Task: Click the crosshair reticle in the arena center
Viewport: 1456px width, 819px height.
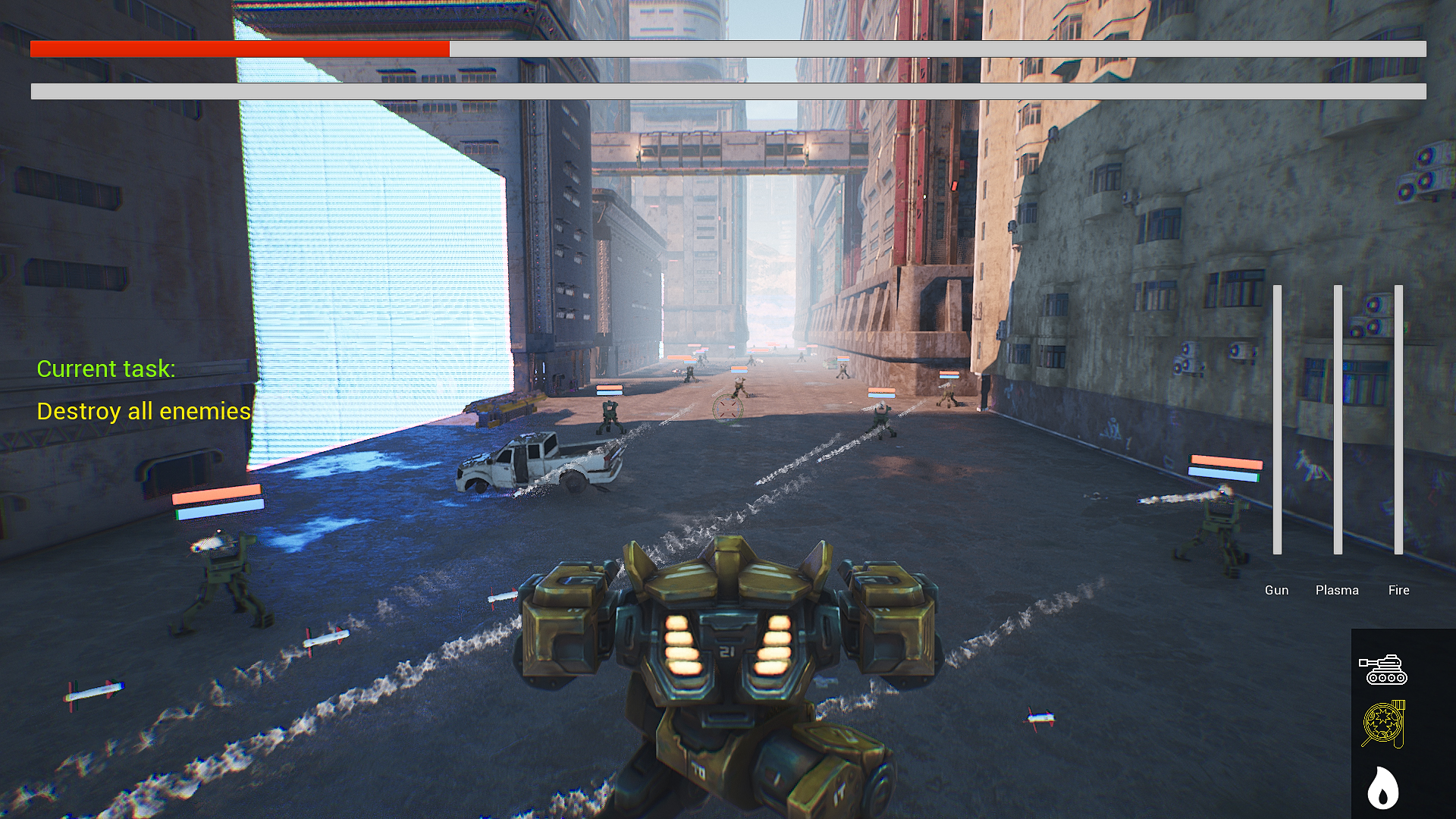Action: 729,409
